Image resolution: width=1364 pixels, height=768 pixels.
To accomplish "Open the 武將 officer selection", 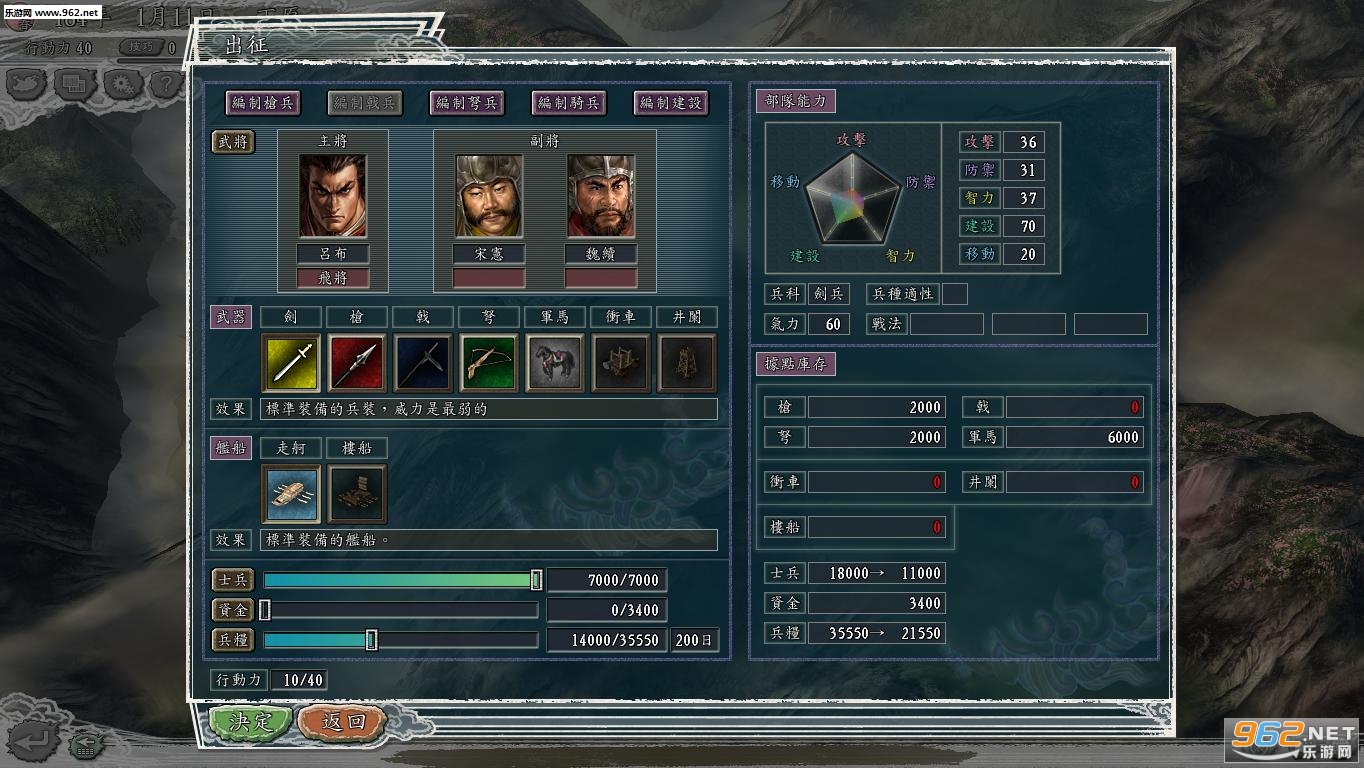I will pos(233,142).
